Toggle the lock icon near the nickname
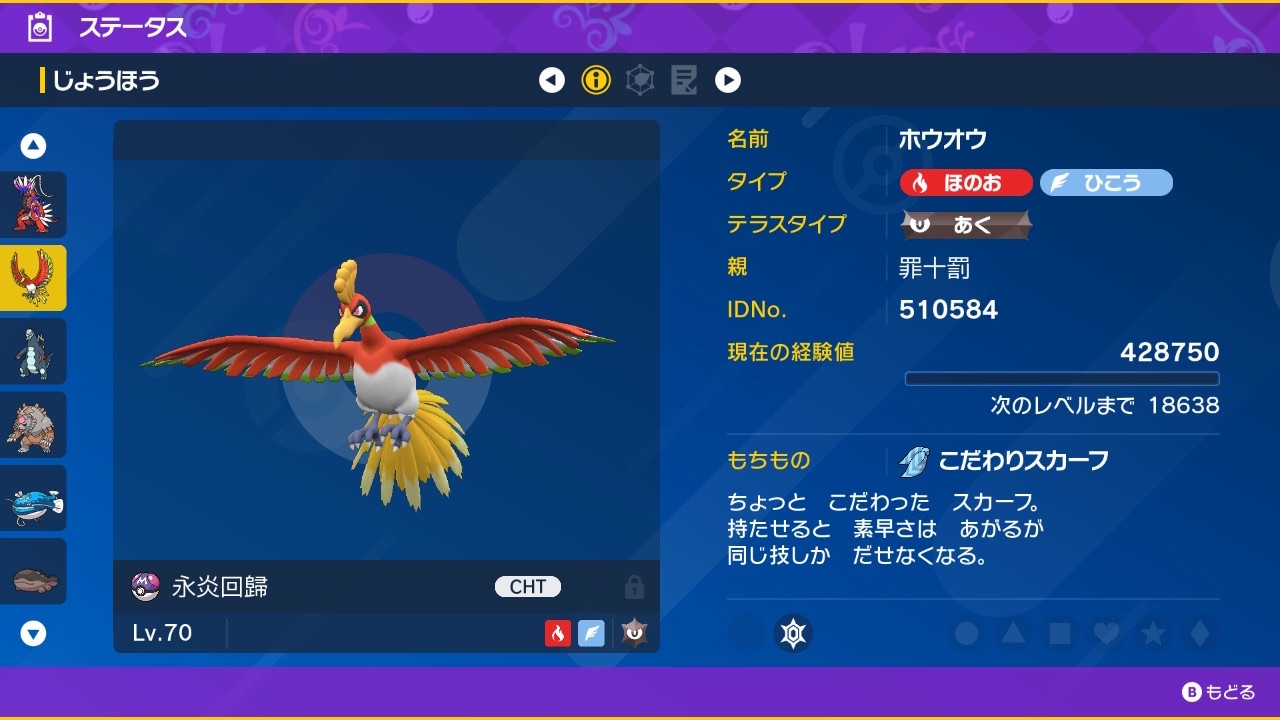 point(633,587)
